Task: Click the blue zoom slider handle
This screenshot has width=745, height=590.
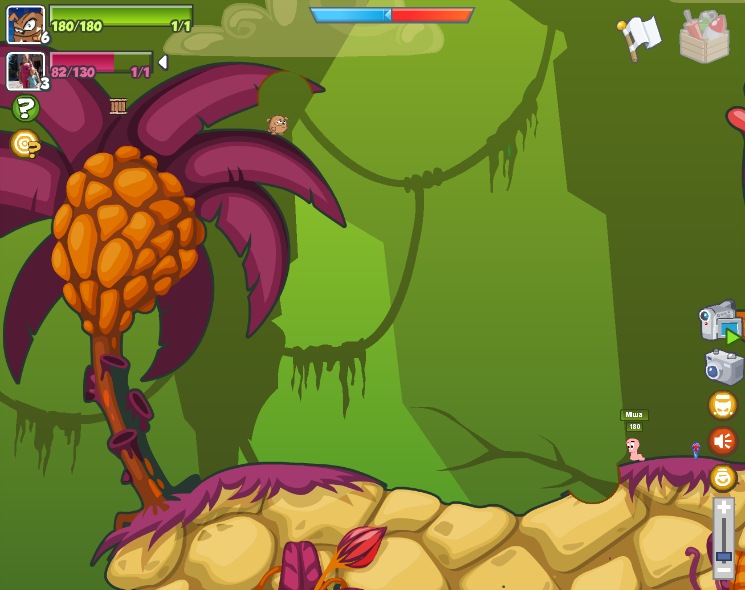Action: (x=723, y=555)
